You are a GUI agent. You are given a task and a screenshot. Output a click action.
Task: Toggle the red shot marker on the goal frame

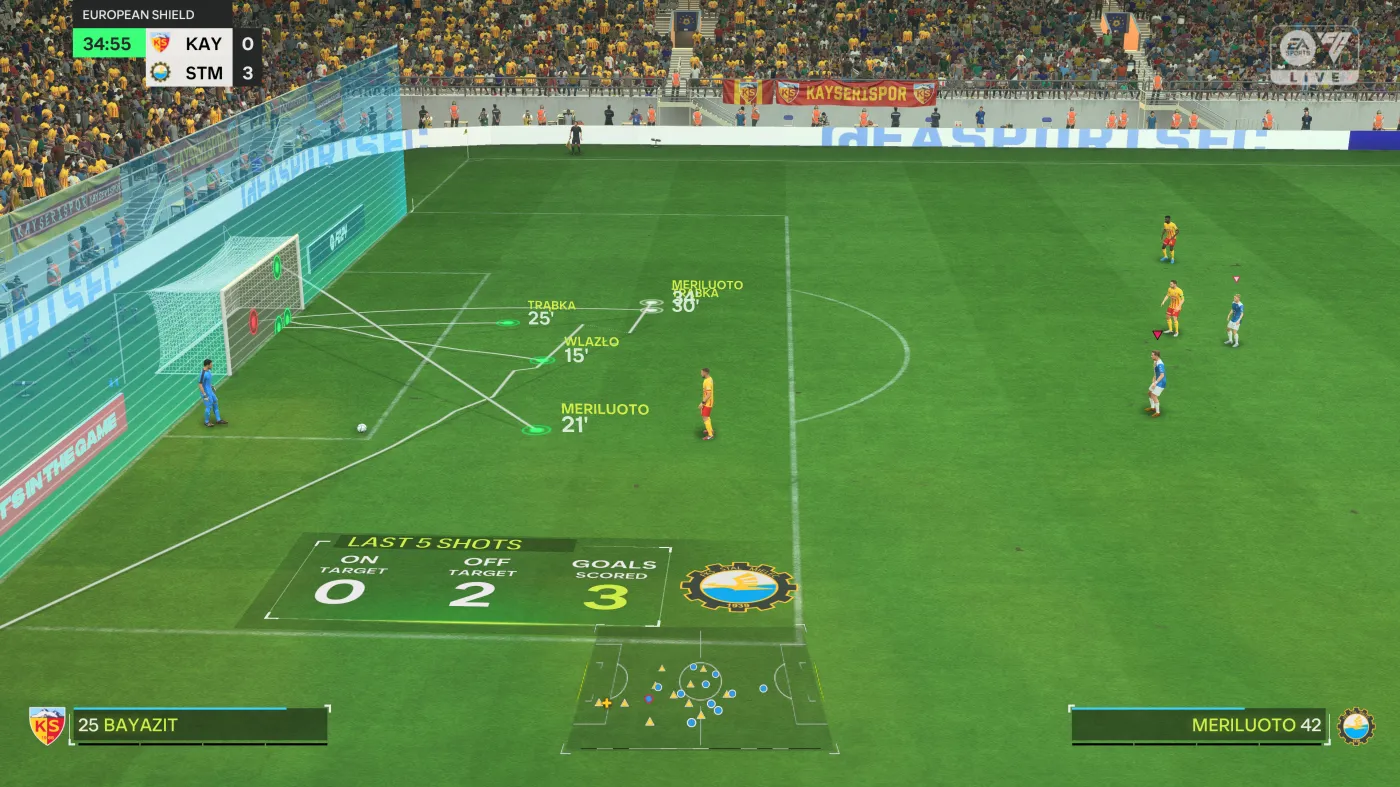(253, 322)
